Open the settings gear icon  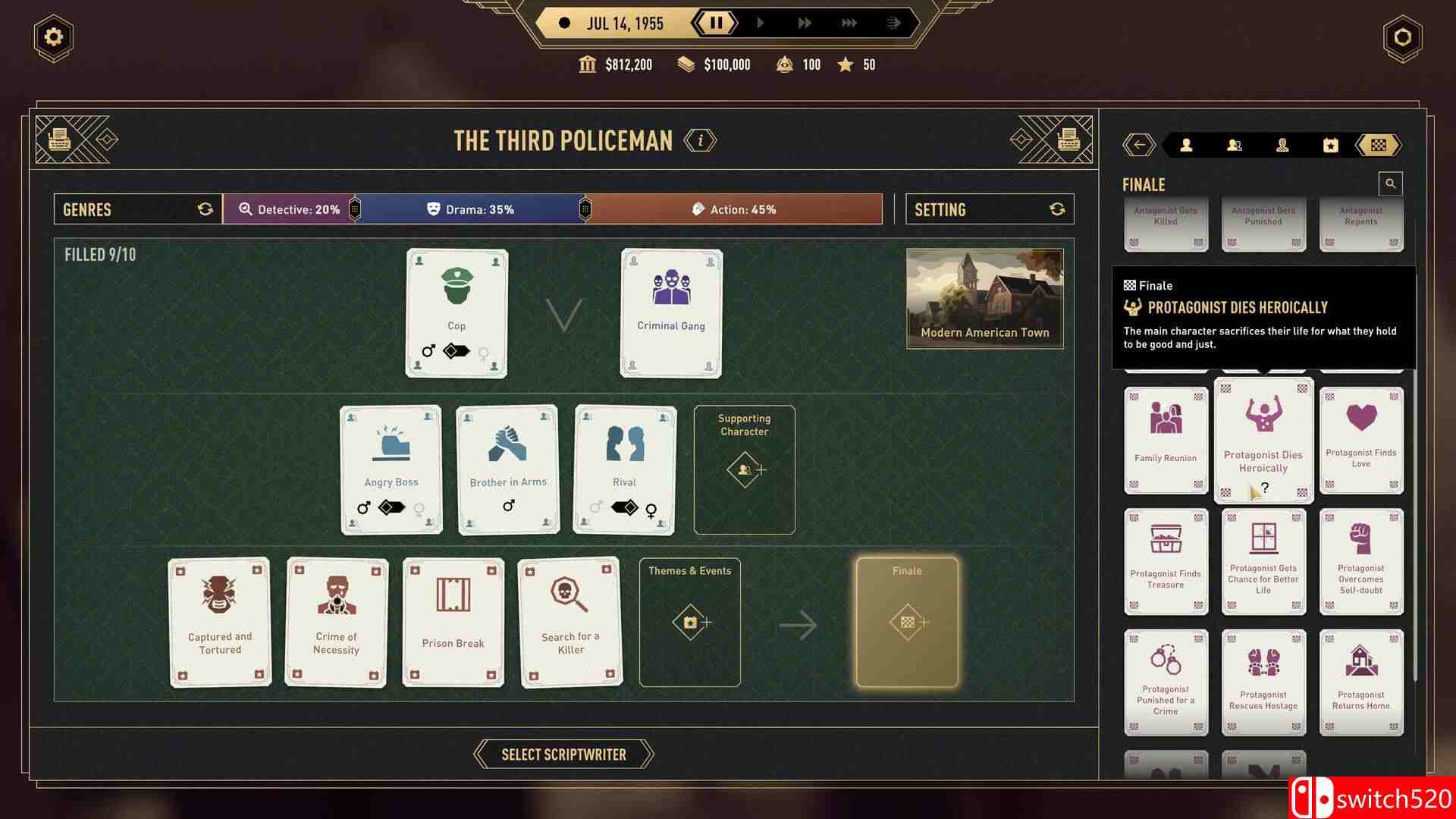point(53,36)
